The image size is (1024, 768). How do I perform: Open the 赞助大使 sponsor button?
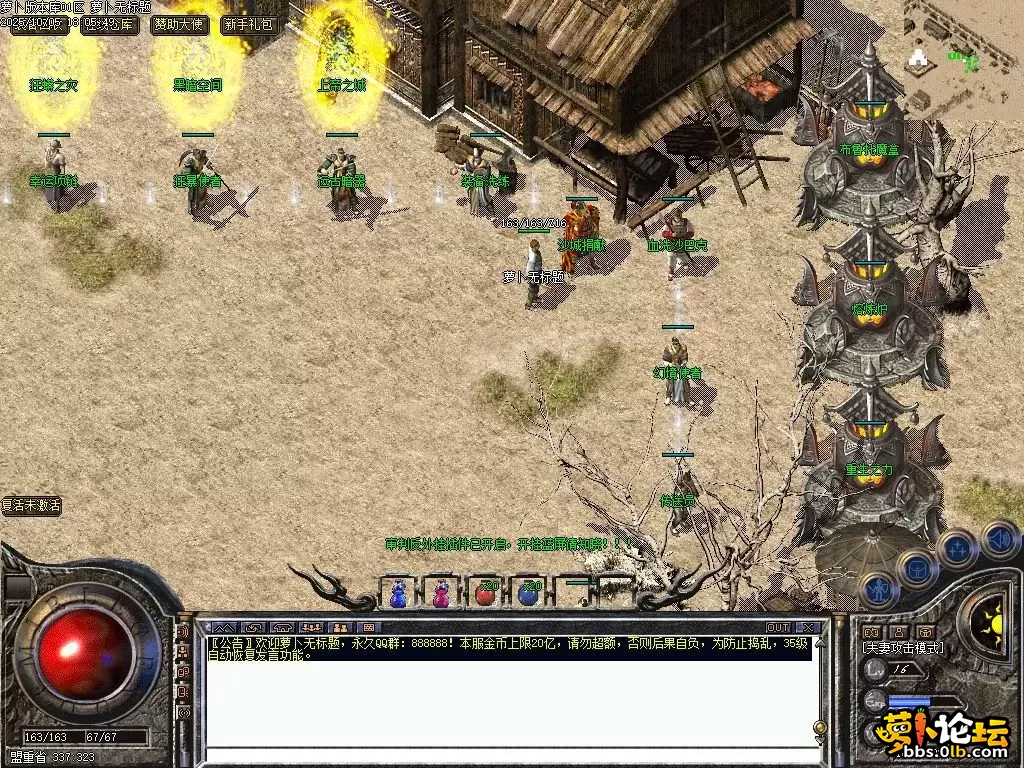[180, 25]
